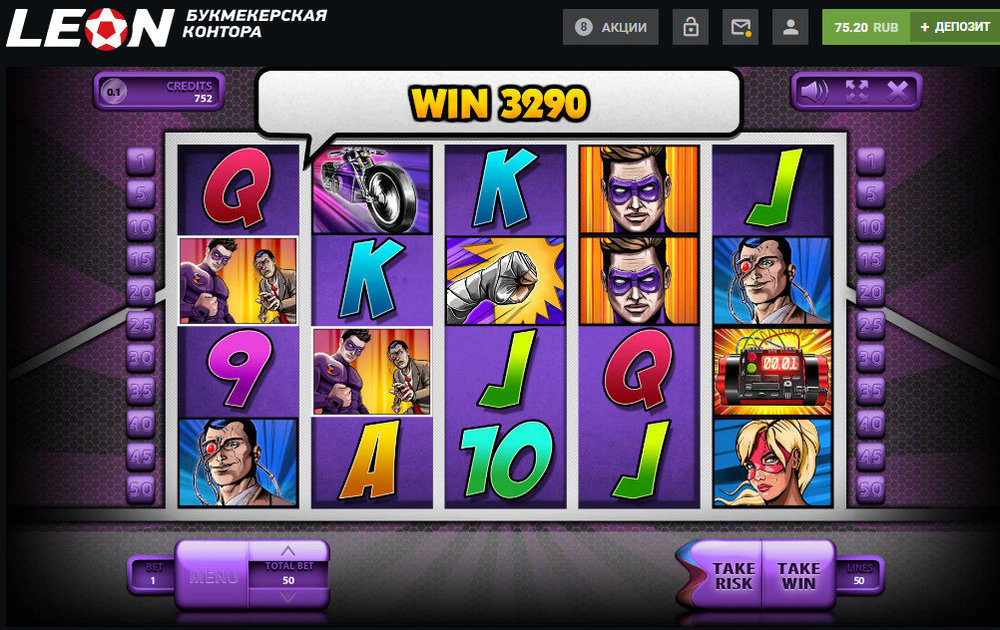Select payline 25 on the left side
This screenshot has width=1000, height=630.
click(x=140, y=325)
